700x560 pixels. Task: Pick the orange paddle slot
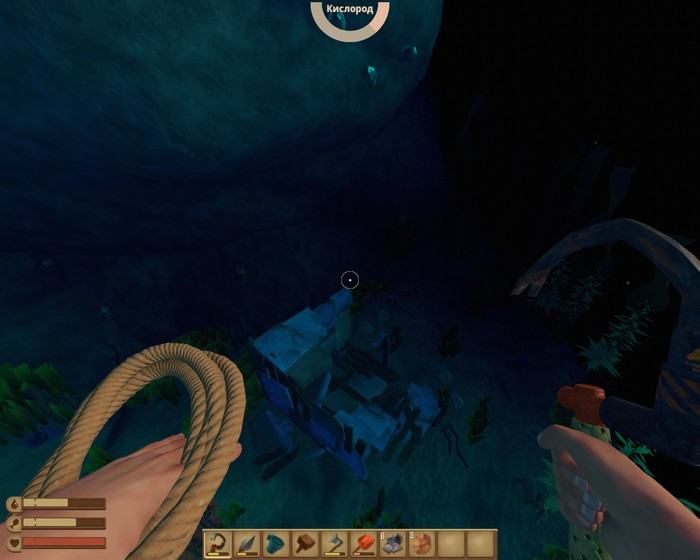(x=363, y=544)
